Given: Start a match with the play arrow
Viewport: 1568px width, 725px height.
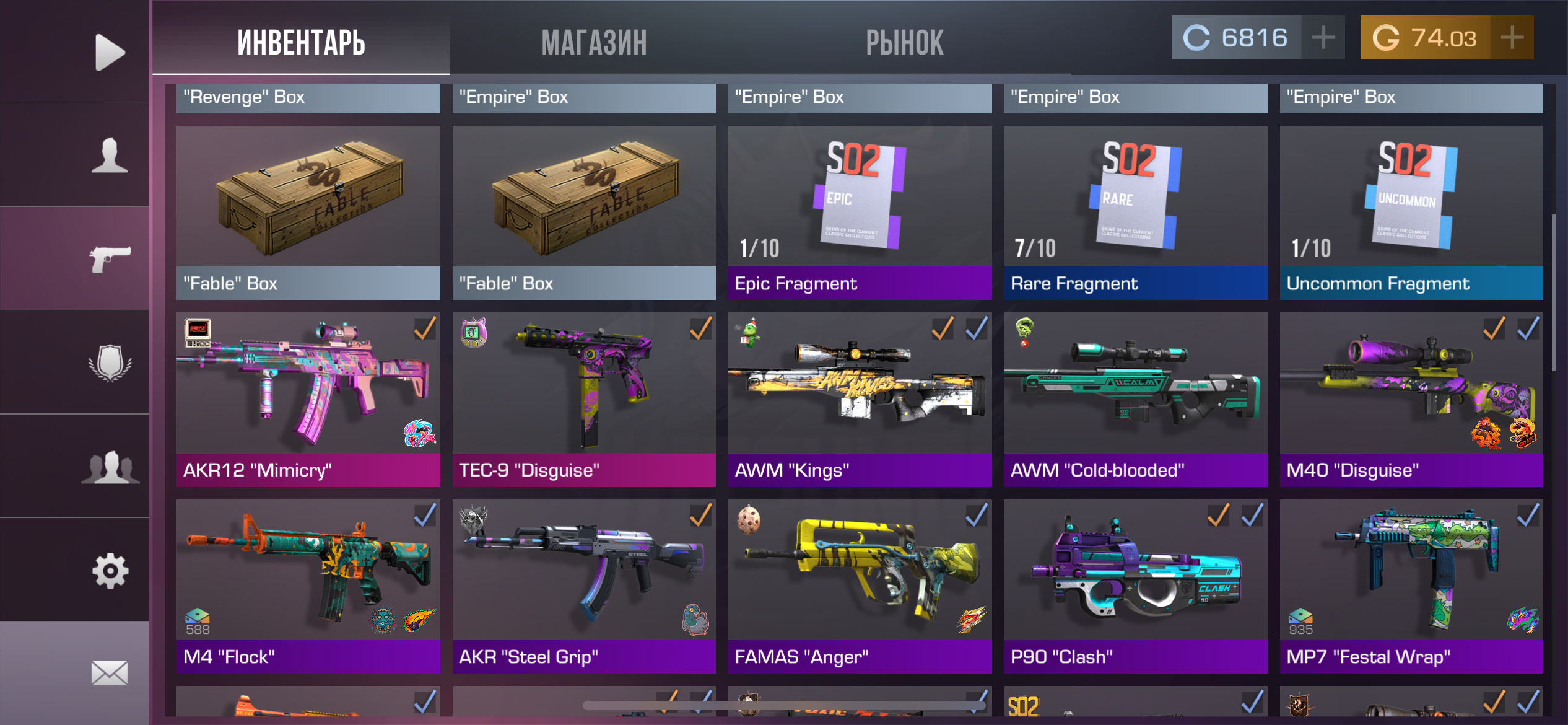Looking at the screenshot, I should point(110,52).
